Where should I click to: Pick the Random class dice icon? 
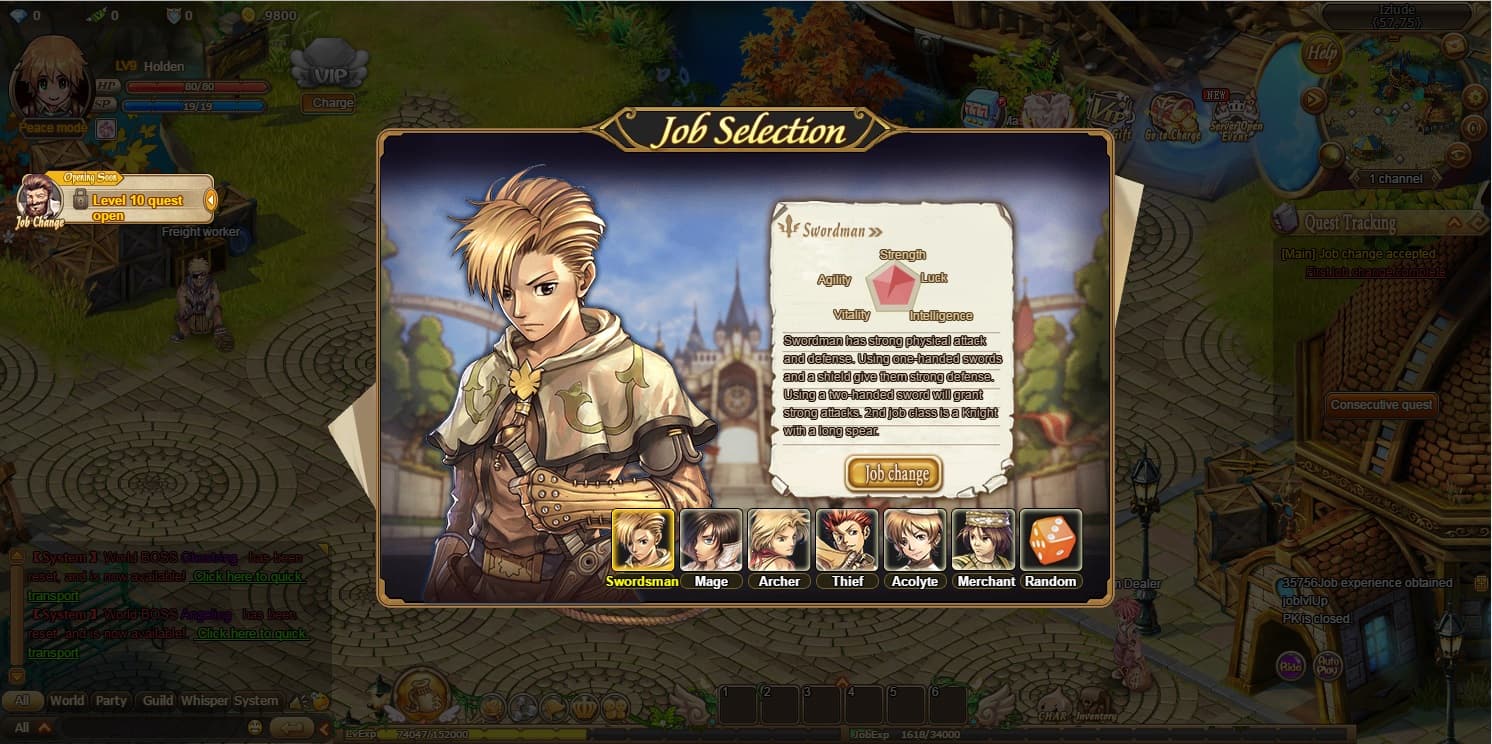click(x=1051, y=540)
